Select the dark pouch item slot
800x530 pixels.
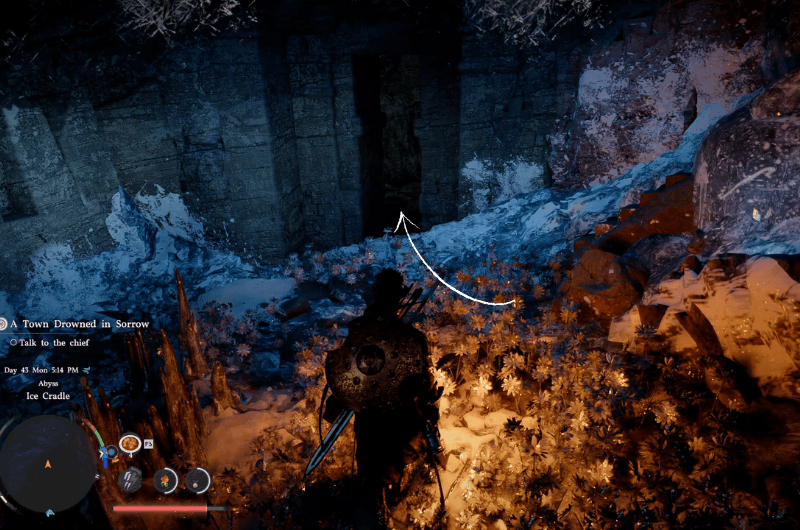(198, 480)
